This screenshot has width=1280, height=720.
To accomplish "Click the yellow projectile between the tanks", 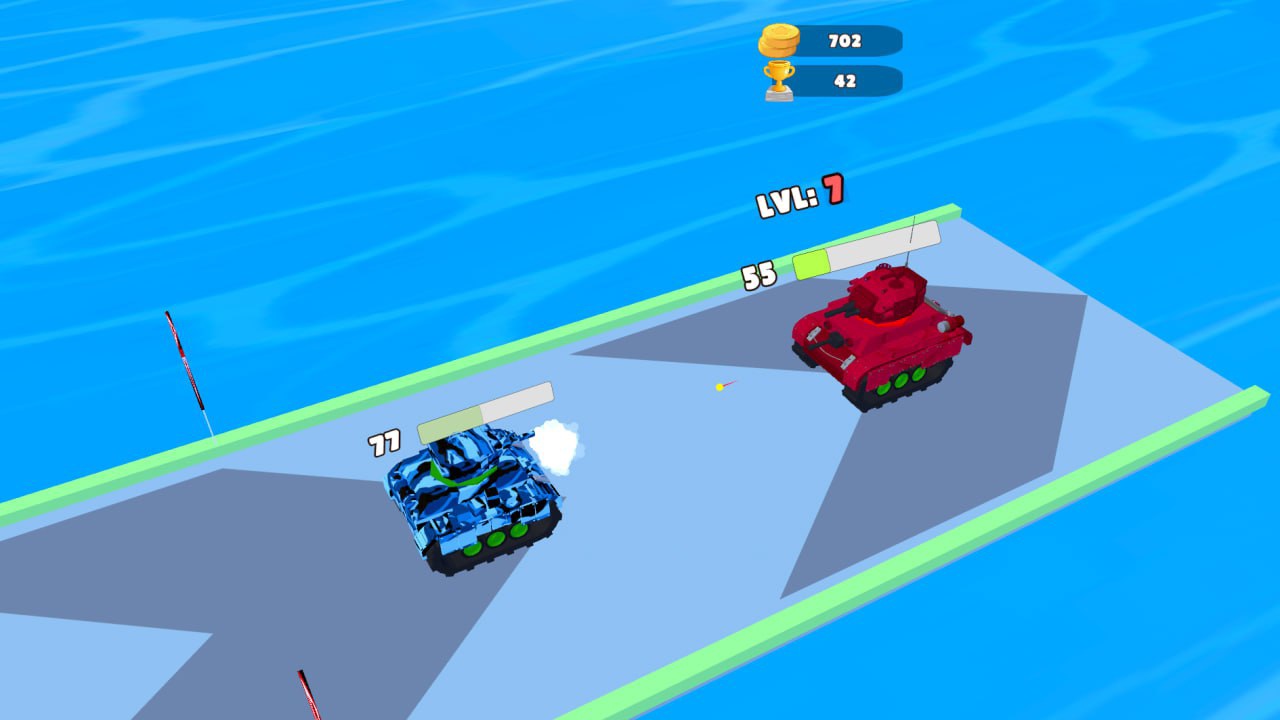I will [x=718, y=387].
